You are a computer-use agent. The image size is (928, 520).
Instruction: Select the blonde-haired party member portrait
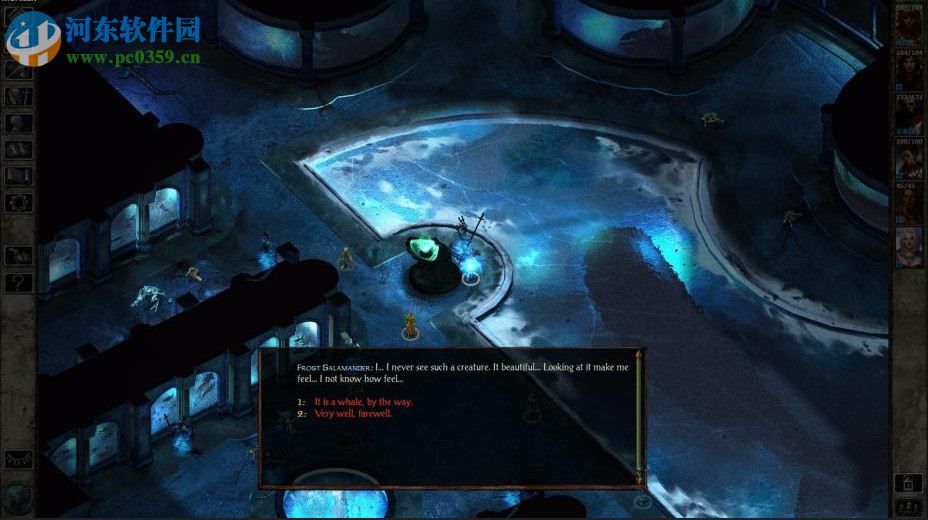click(909, 245)
